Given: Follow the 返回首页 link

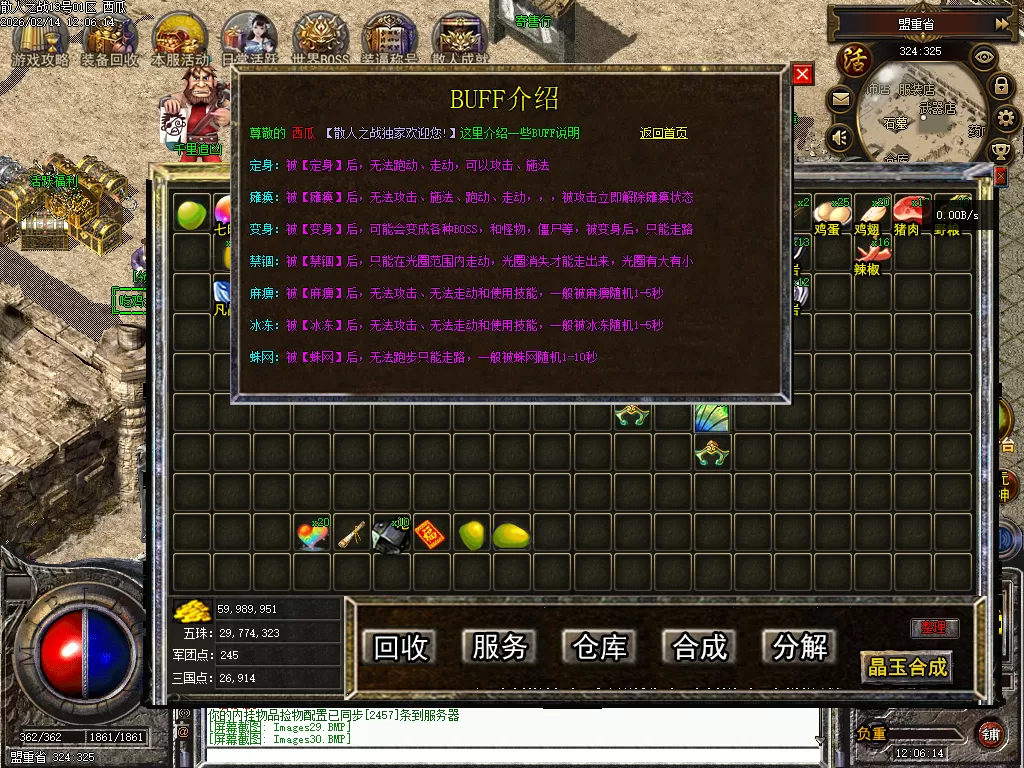Looking at the screenshot, I should [x=663, y=133].
